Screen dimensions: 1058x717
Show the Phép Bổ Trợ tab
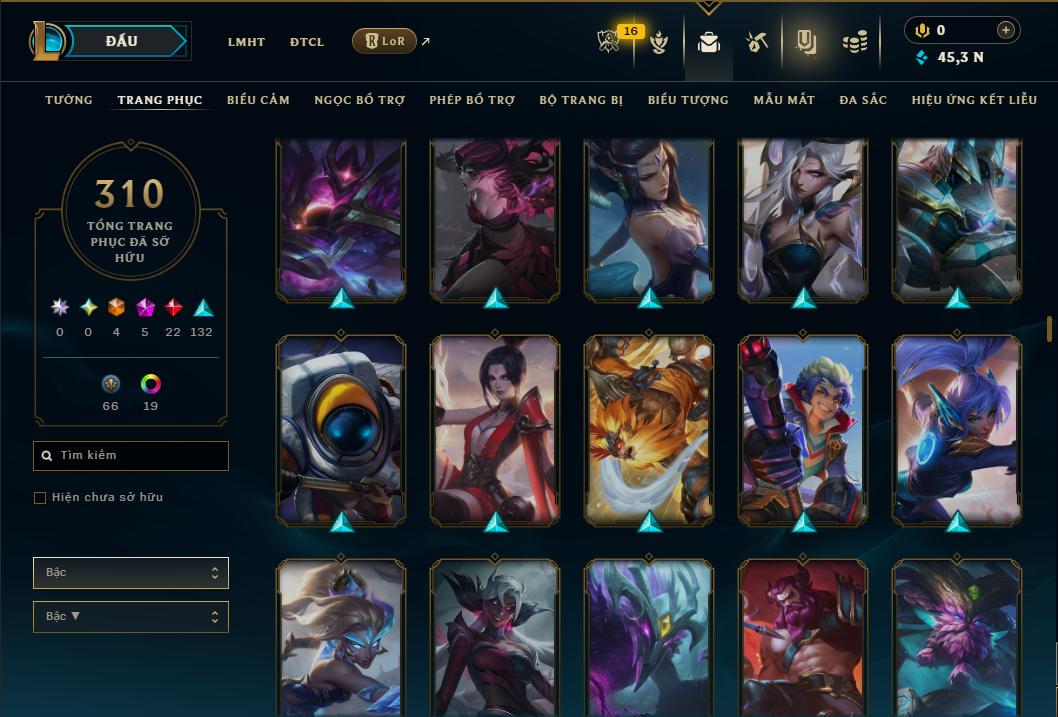(472, 100)
